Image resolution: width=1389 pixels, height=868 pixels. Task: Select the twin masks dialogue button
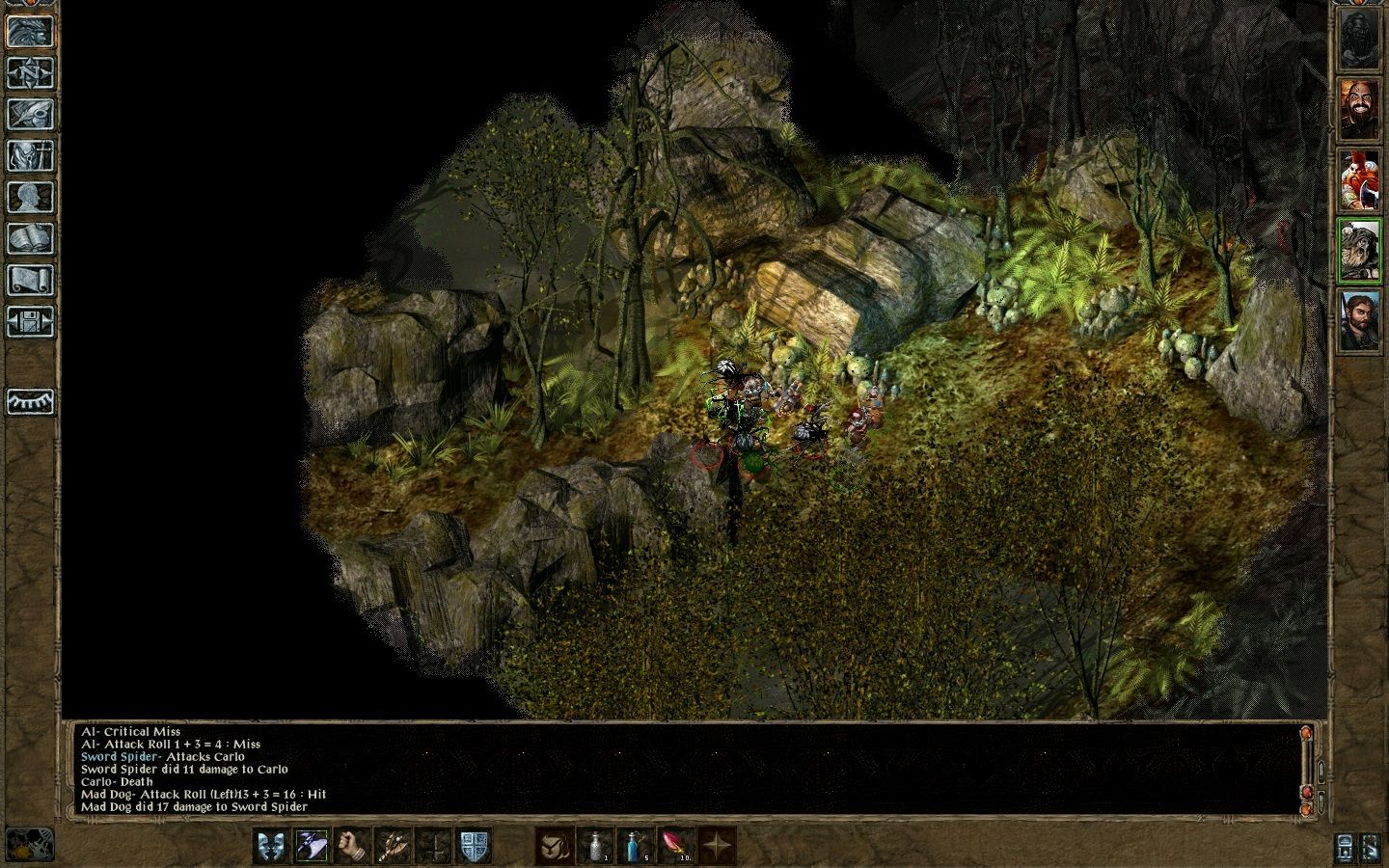point(270,846)
